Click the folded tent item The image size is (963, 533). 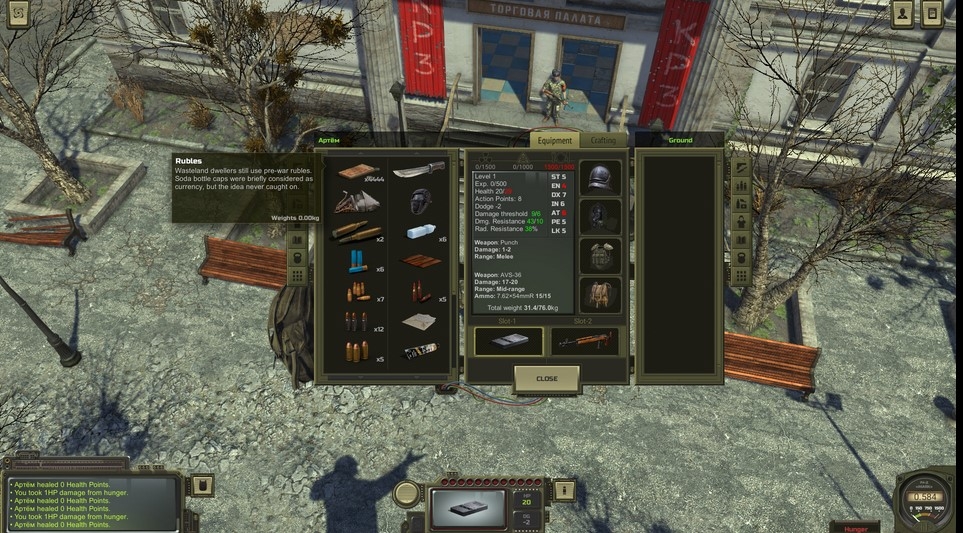[358, 201]
